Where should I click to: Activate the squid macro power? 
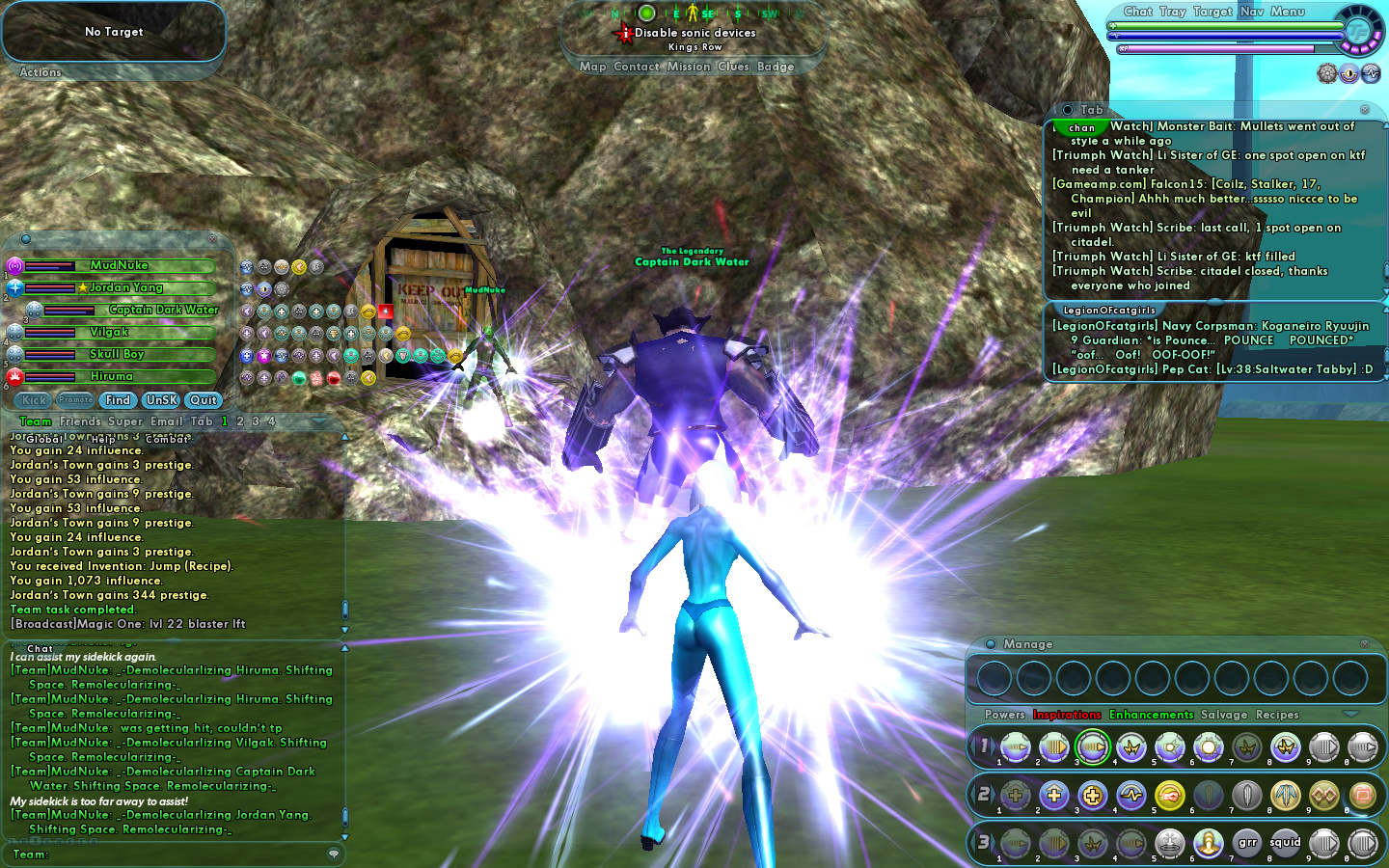click(1285, 843)
